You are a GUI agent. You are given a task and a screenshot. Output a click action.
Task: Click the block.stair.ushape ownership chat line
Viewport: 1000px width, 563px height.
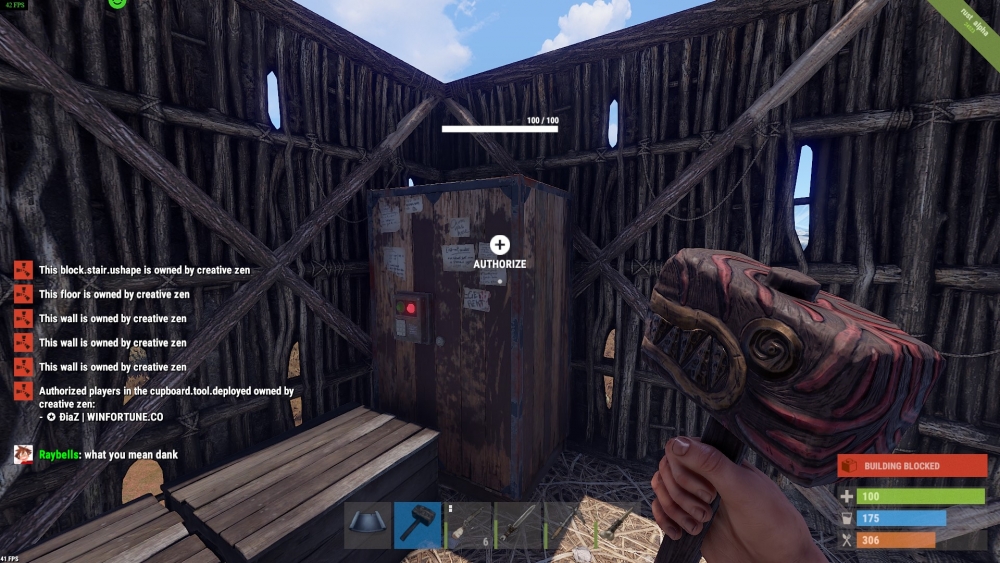[x=144, y=270]
